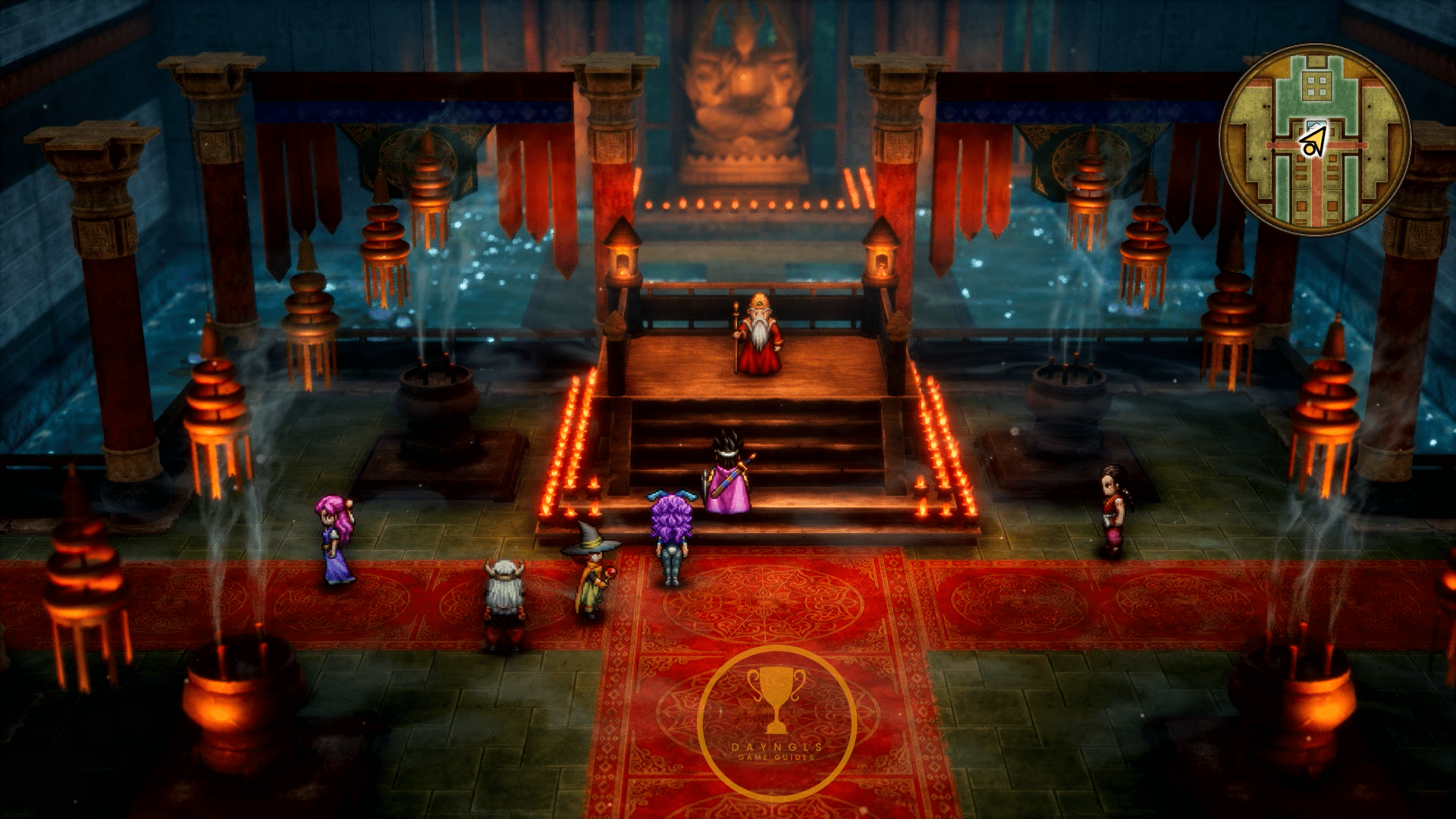Image resolution: width=1456 pixels, height=819 pixels.
Task: Expand the building icon on the minimap
Action: pos(1317,86)
